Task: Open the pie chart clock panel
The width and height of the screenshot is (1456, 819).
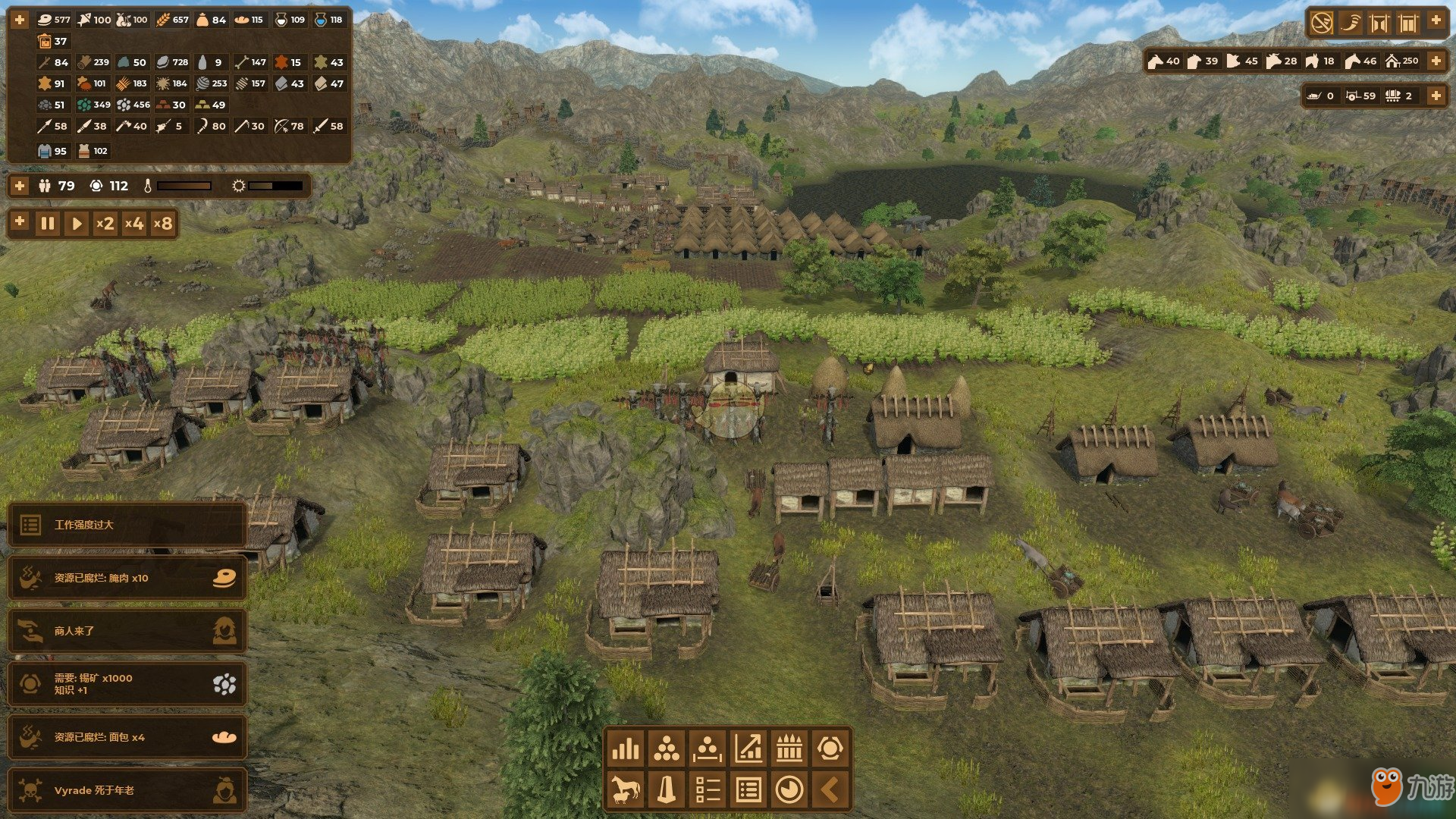Action: coord(789,790)
